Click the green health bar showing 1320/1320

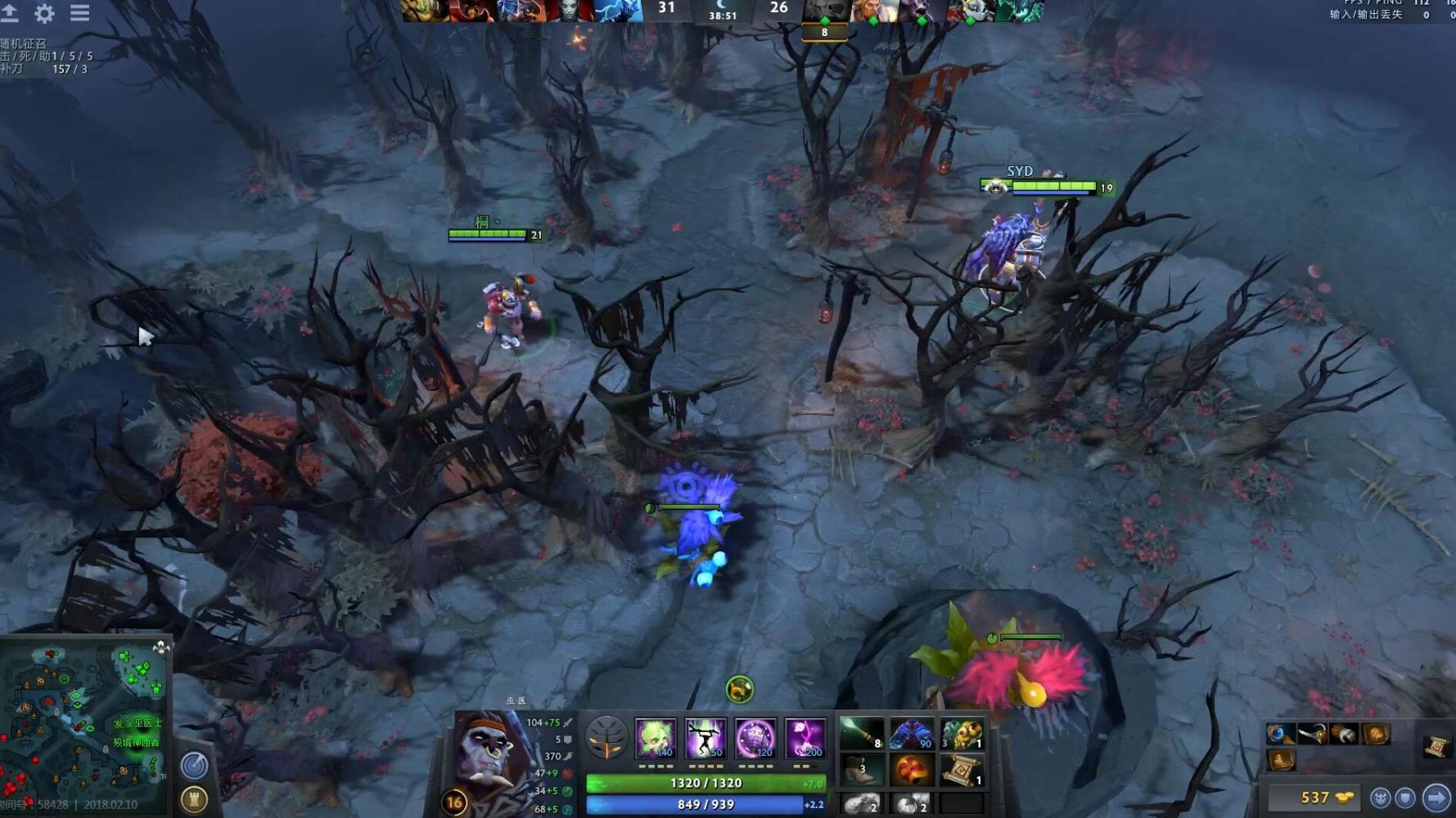700,782
